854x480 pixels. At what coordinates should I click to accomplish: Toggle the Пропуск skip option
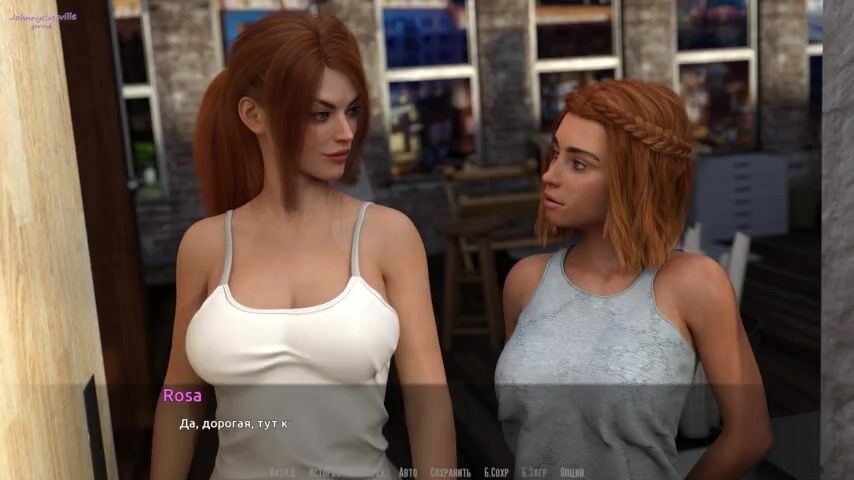371,472
